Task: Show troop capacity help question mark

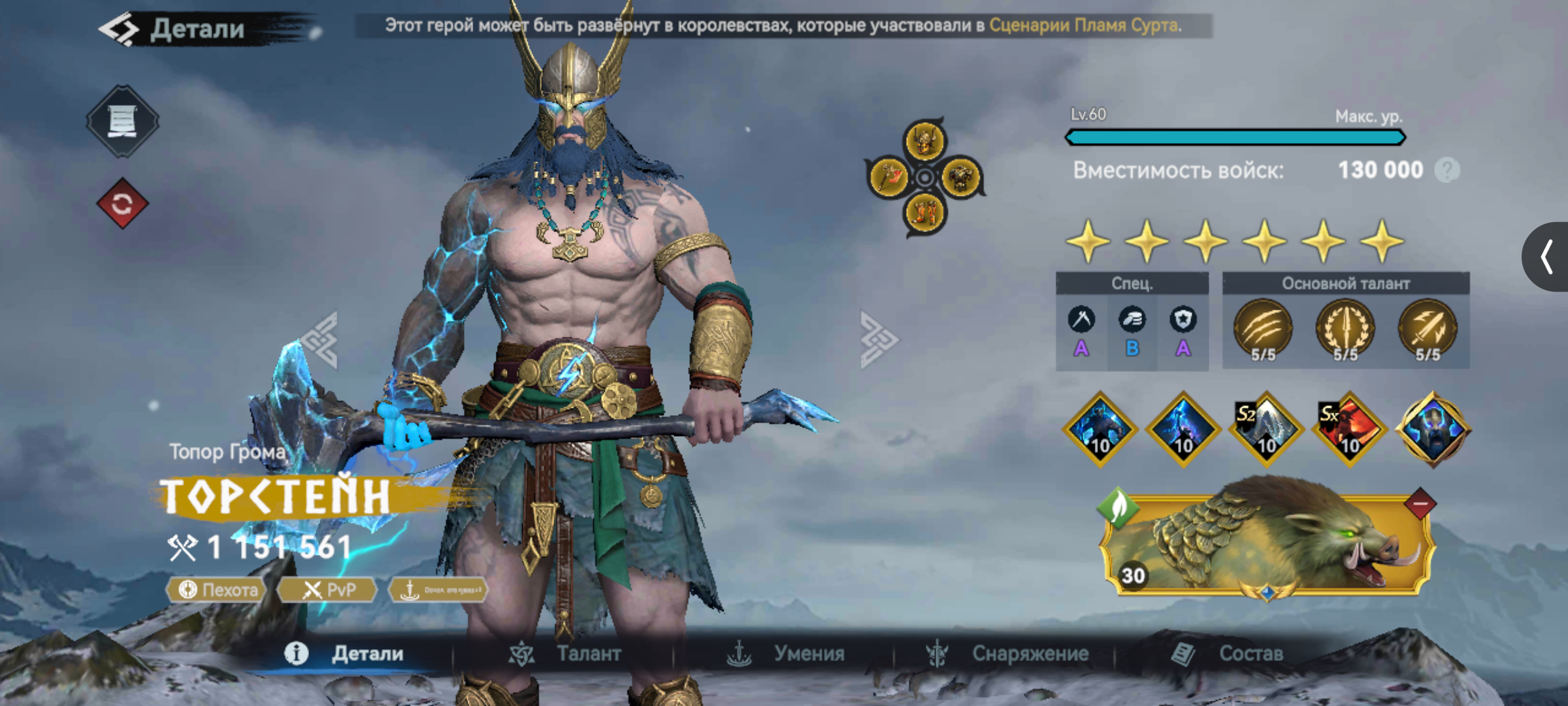Action: [1446, 171]
